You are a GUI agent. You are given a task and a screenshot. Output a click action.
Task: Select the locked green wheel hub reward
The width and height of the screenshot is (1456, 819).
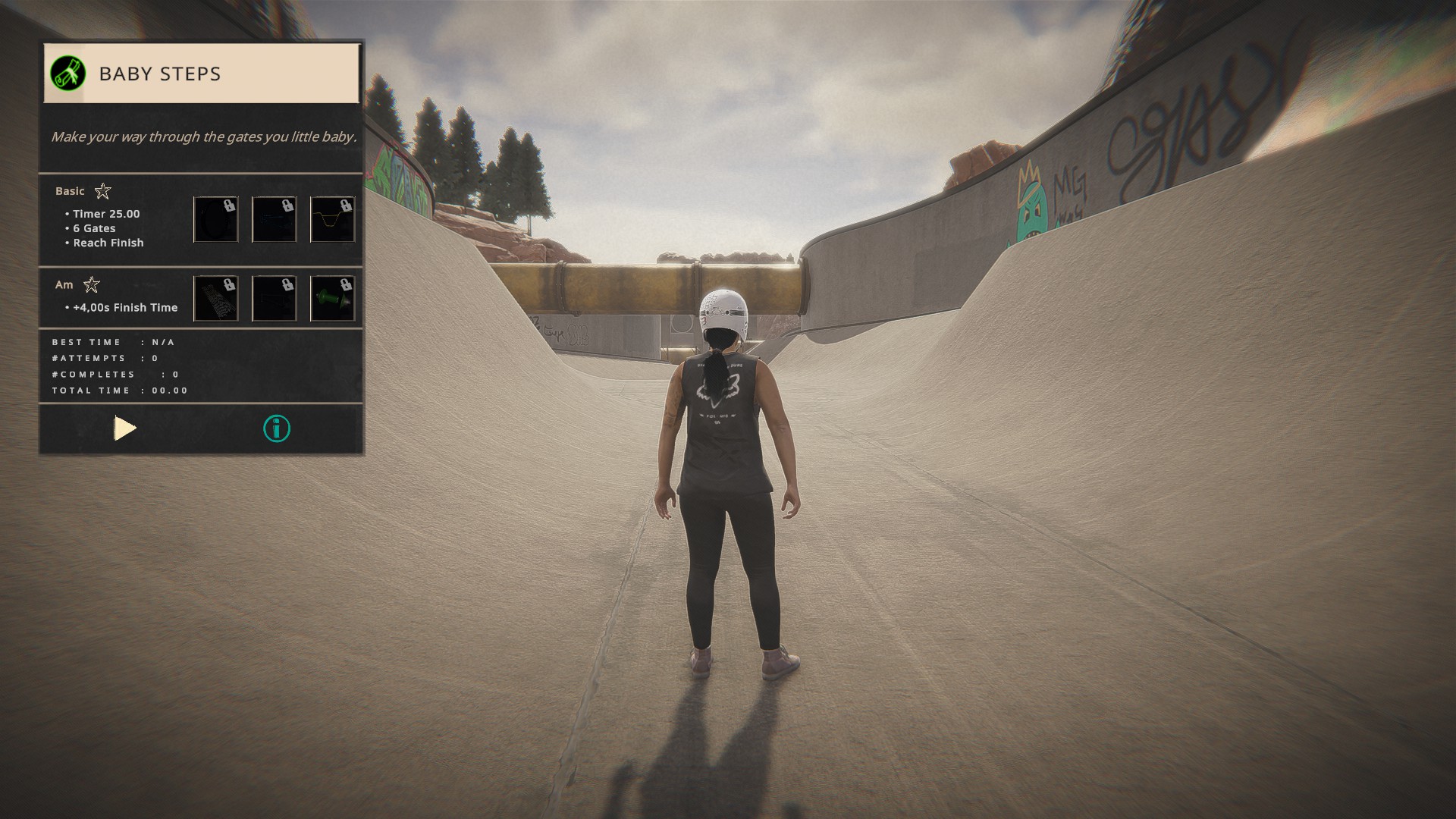[x=332, y=299]
